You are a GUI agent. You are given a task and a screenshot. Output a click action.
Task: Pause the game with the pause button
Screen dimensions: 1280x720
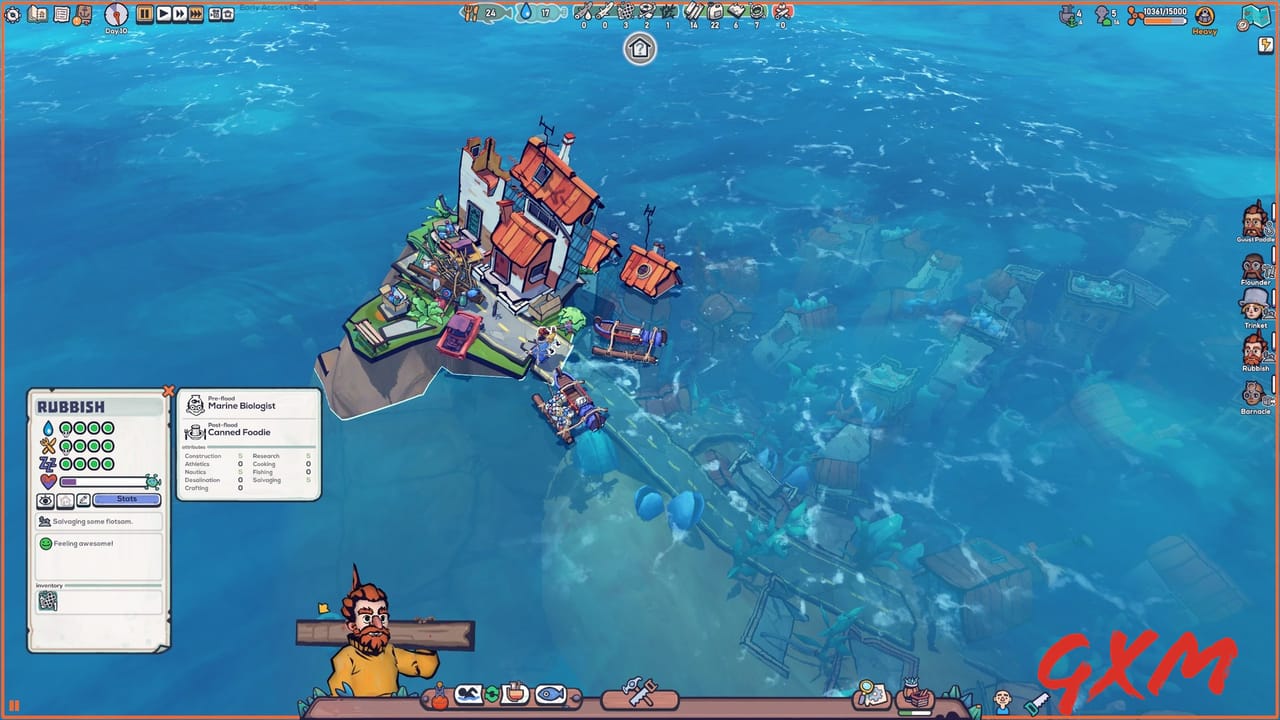[143, 15]
